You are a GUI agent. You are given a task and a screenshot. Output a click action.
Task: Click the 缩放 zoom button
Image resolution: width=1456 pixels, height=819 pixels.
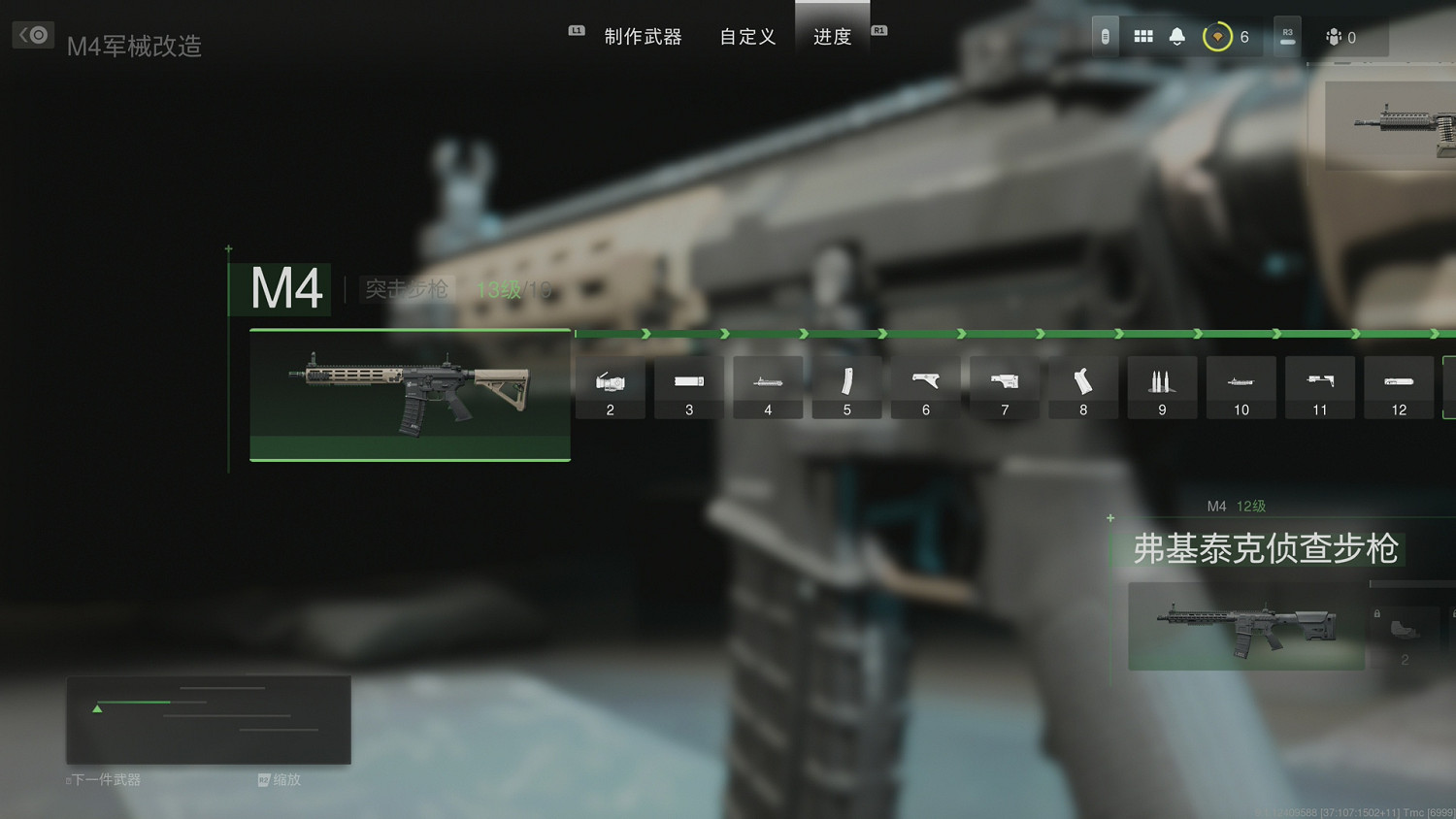point(281,779)
